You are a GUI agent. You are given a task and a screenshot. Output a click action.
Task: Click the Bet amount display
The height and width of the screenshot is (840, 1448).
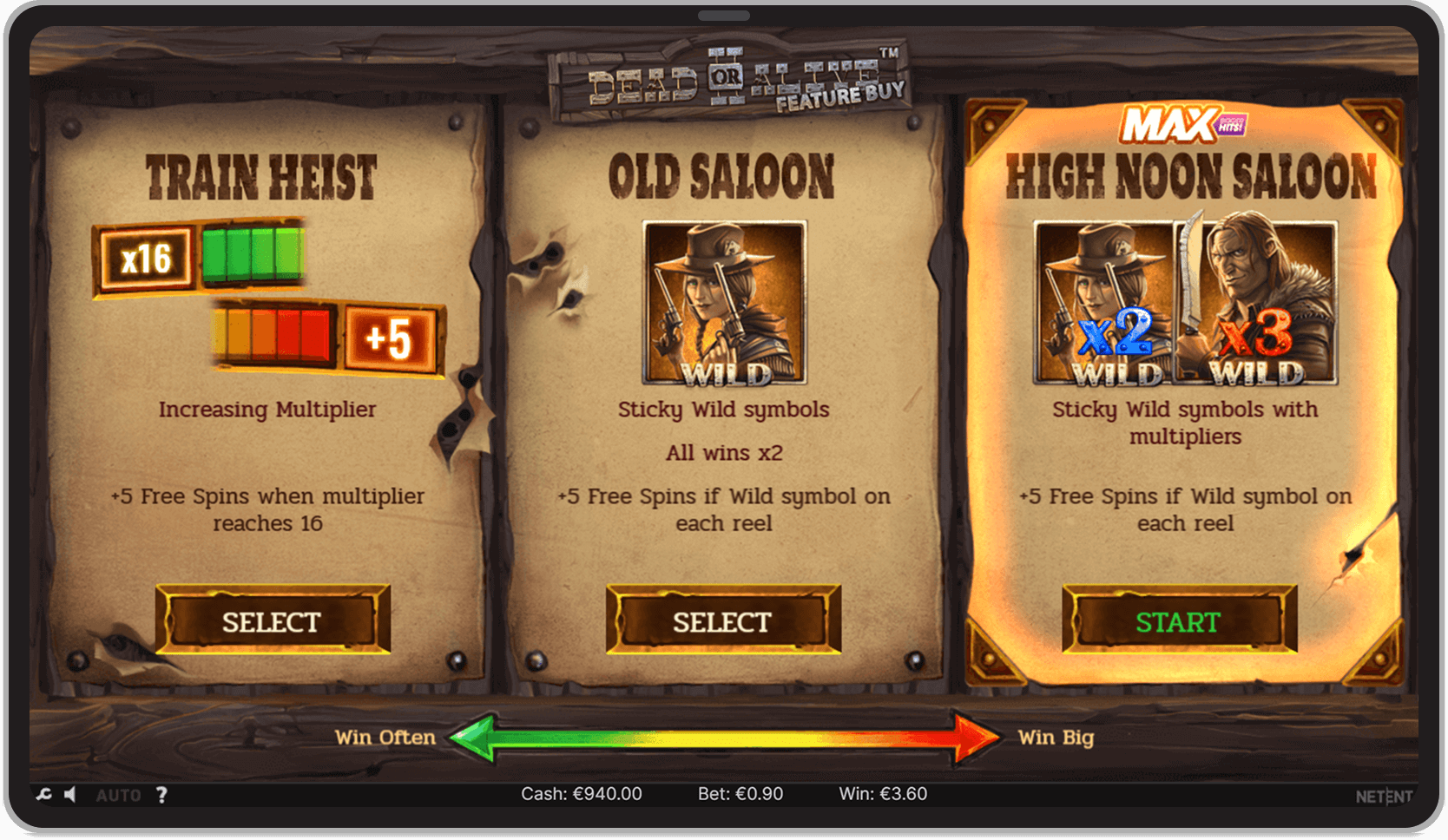(740, 793)
